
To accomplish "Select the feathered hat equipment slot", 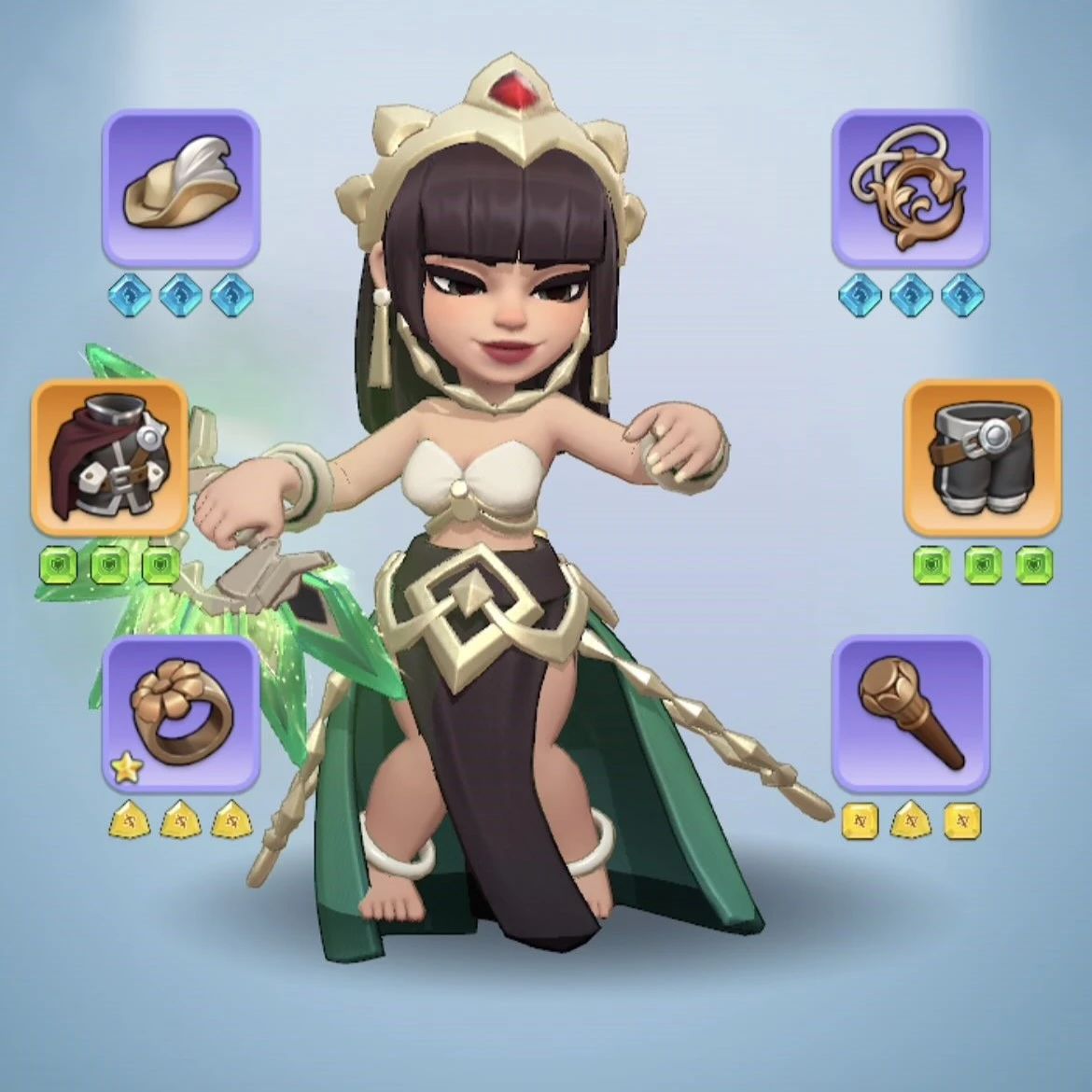I will (x=180, y=187).
